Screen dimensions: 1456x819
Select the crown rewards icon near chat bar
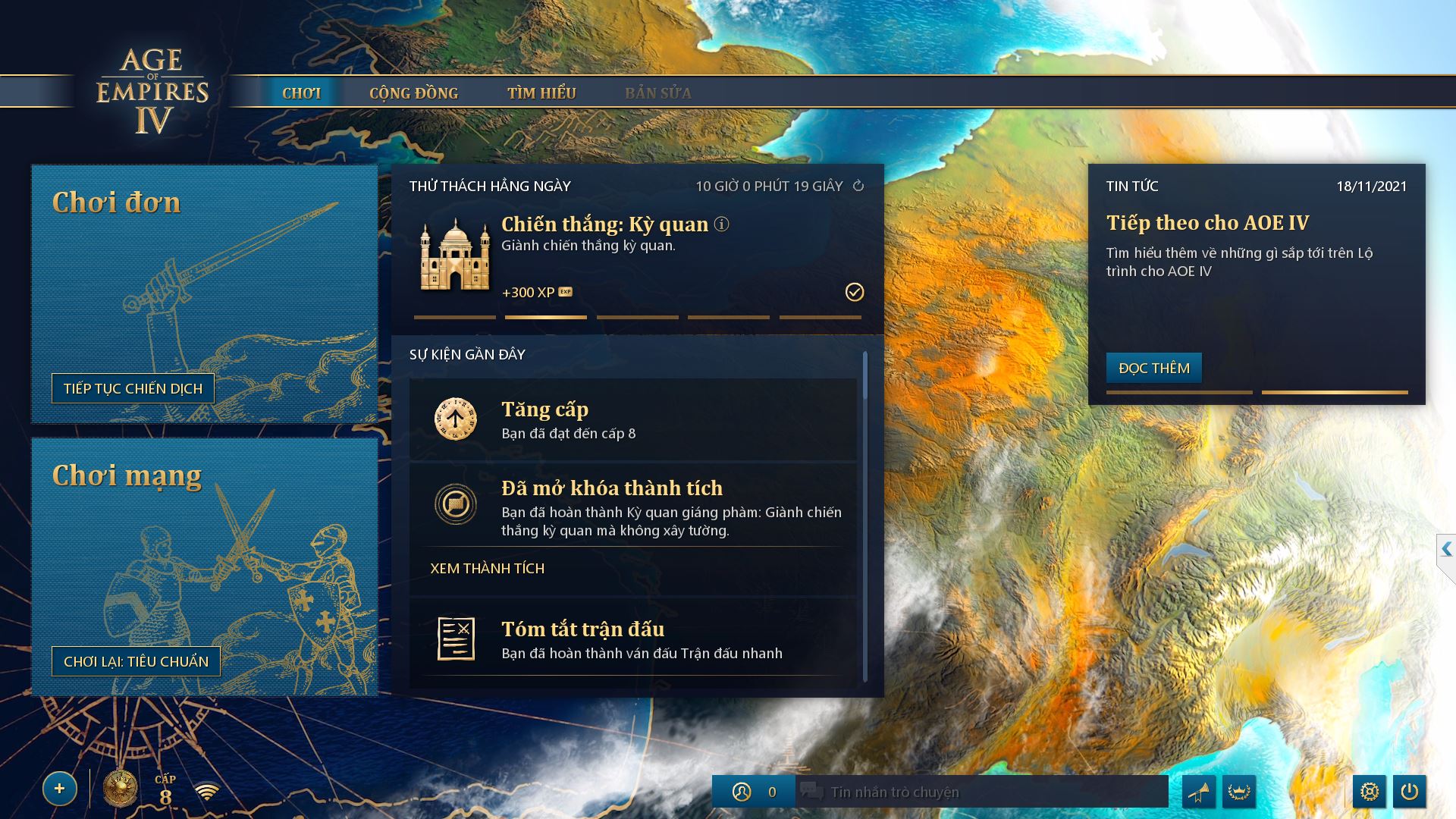pyautogui.click(x=1241, y=791)
